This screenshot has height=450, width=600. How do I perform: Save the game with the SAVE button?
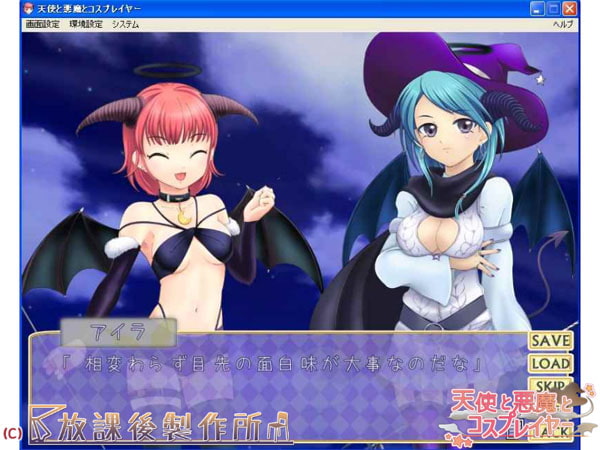pyautogui.click(x=550, y=341)
